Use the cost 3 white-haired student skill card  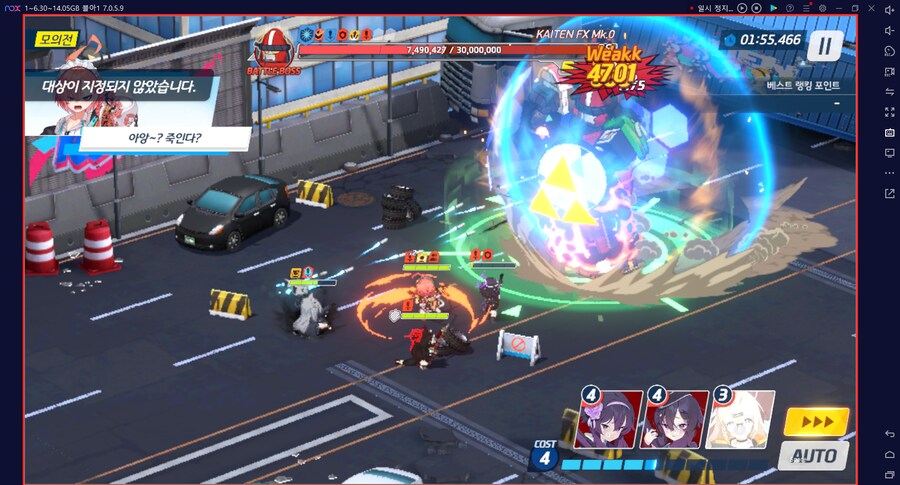tap(741, 417)
